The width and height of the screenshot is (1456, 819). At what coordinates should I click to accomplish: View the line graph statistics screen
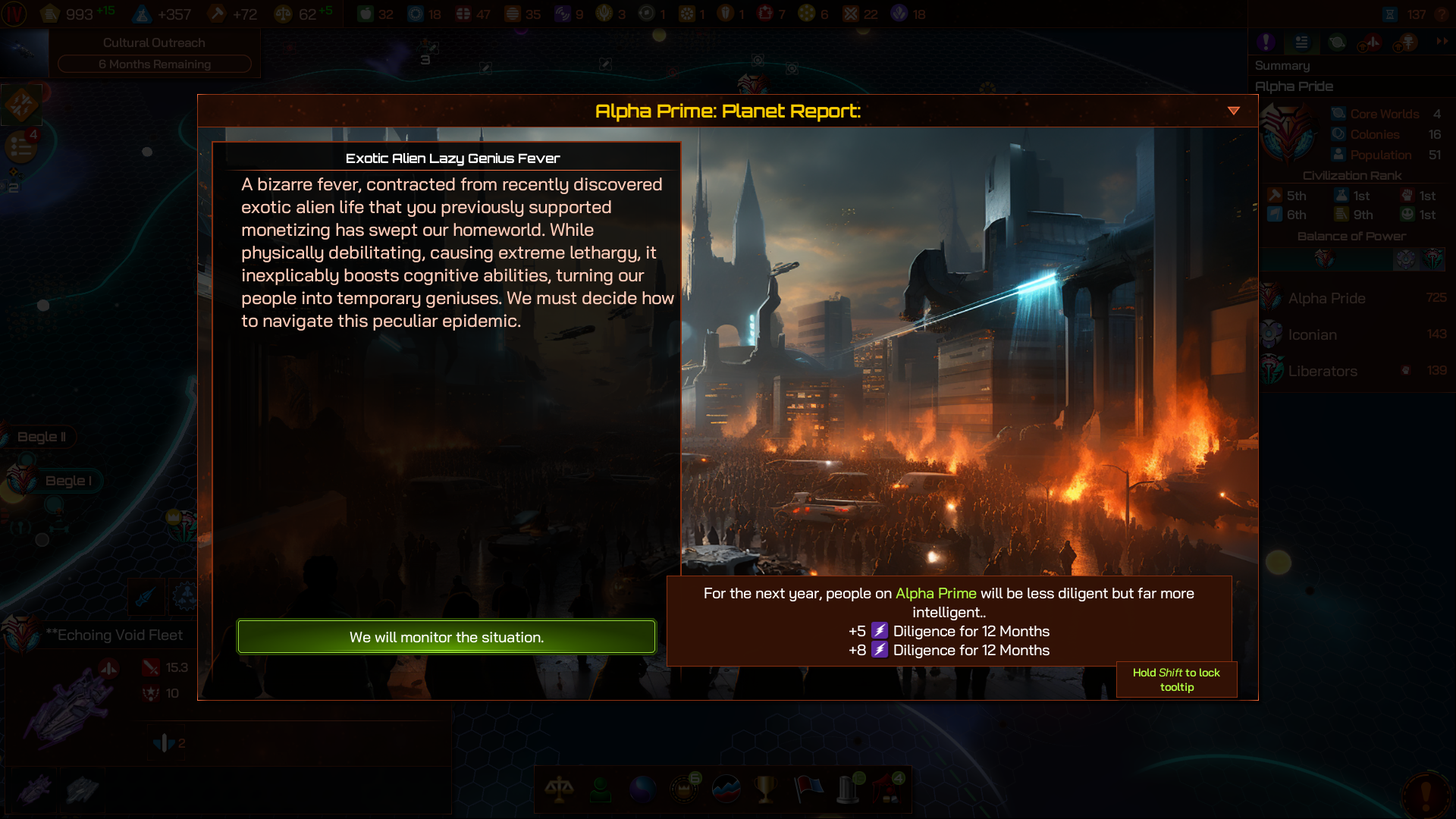pos(726,789)
